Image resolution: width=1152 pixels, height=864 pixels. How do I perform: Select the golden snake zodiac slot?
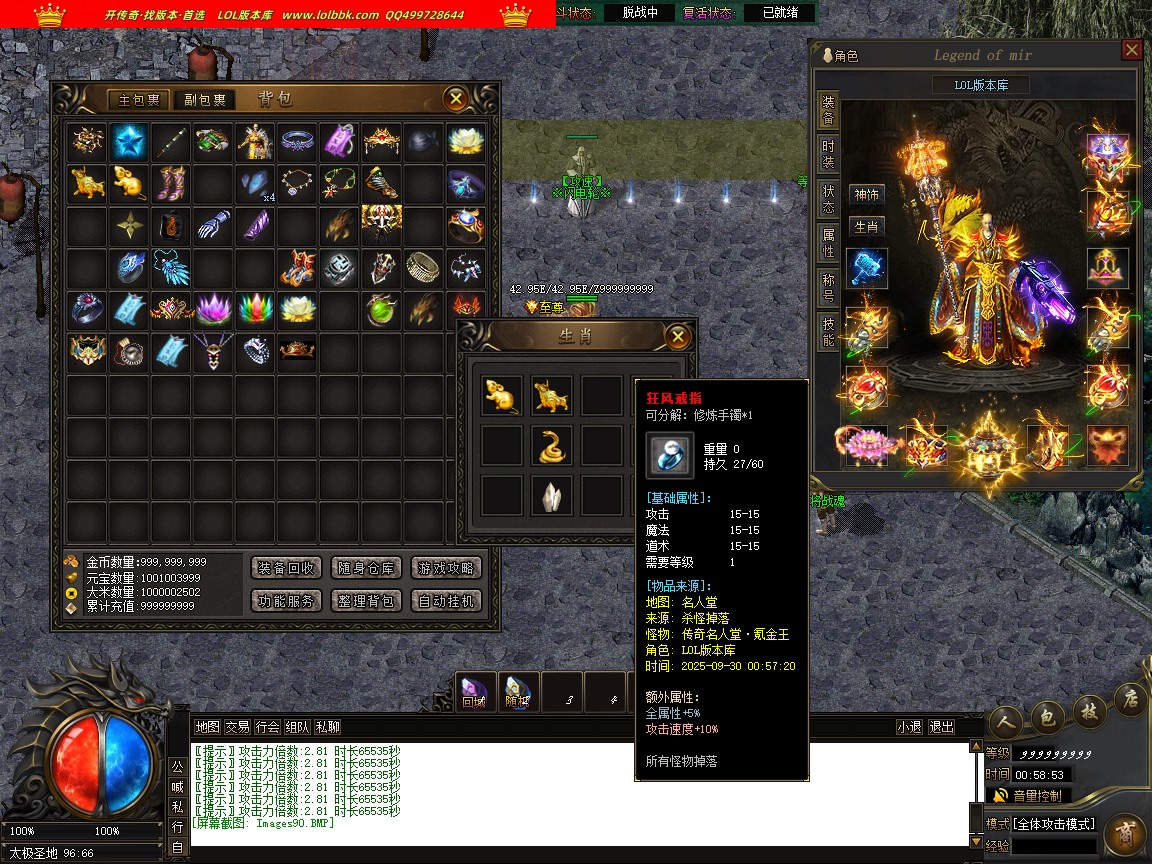pyautogui.click(x=552, y=446)
